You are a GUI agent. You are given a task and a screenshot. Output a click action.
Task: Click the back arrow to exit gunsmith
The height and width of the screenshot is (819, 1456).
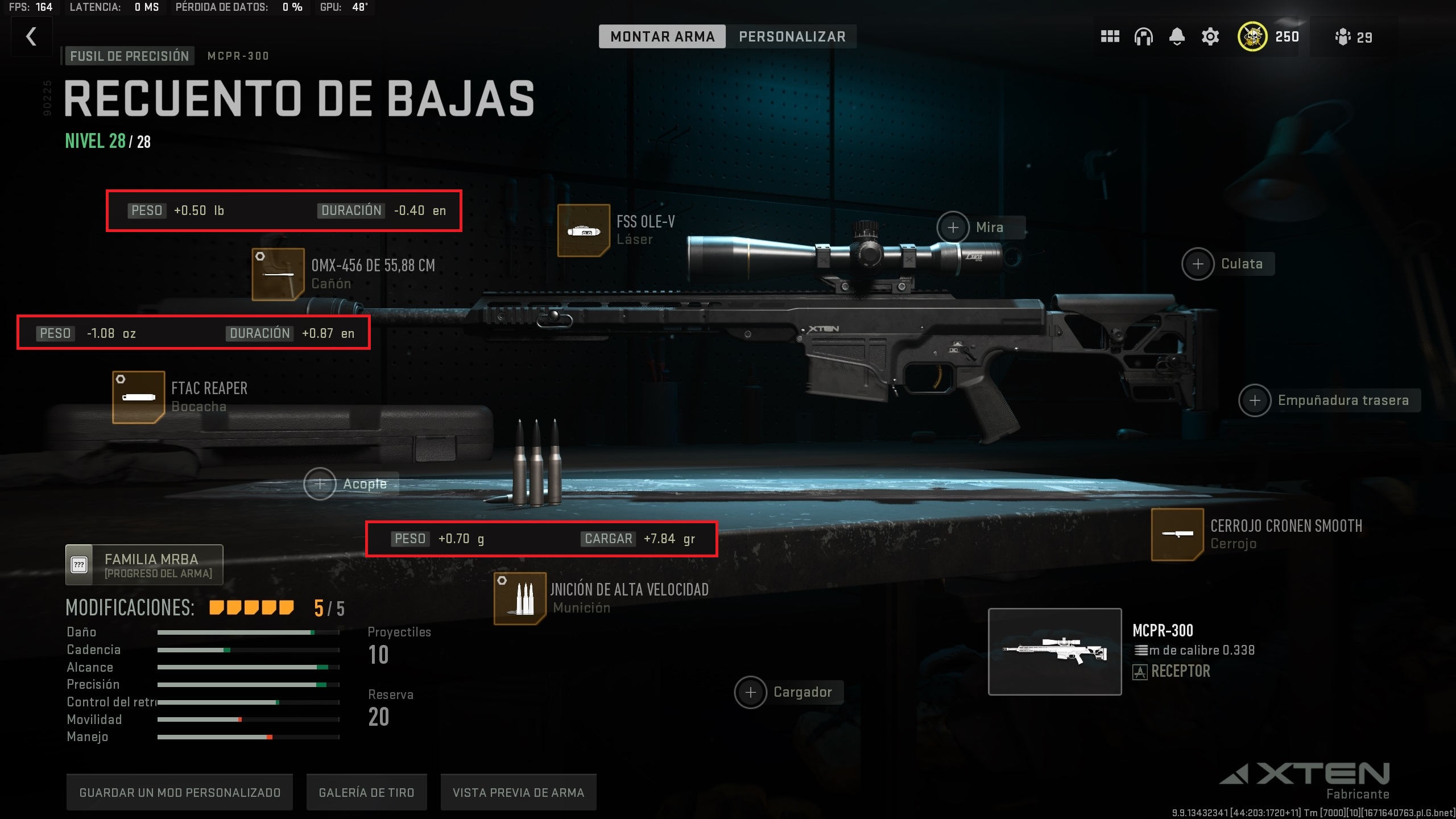[x=31, y=36]
